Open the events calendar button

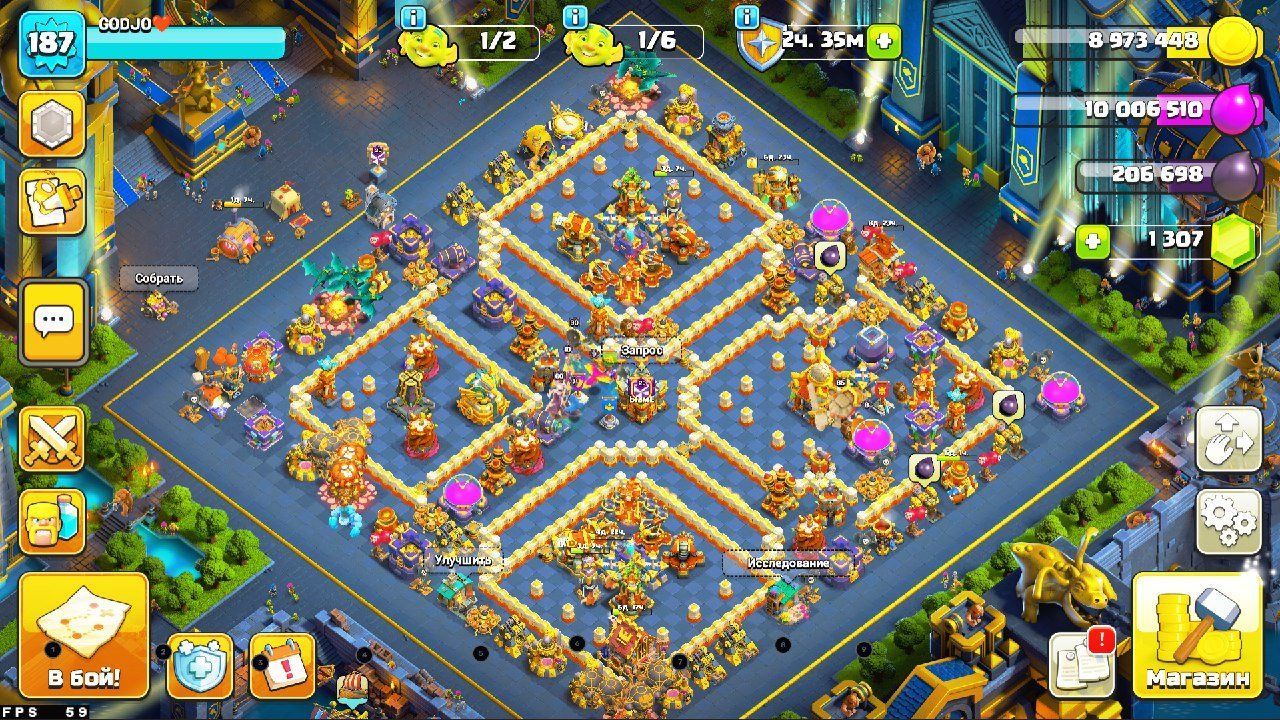(x=282, y=665)
